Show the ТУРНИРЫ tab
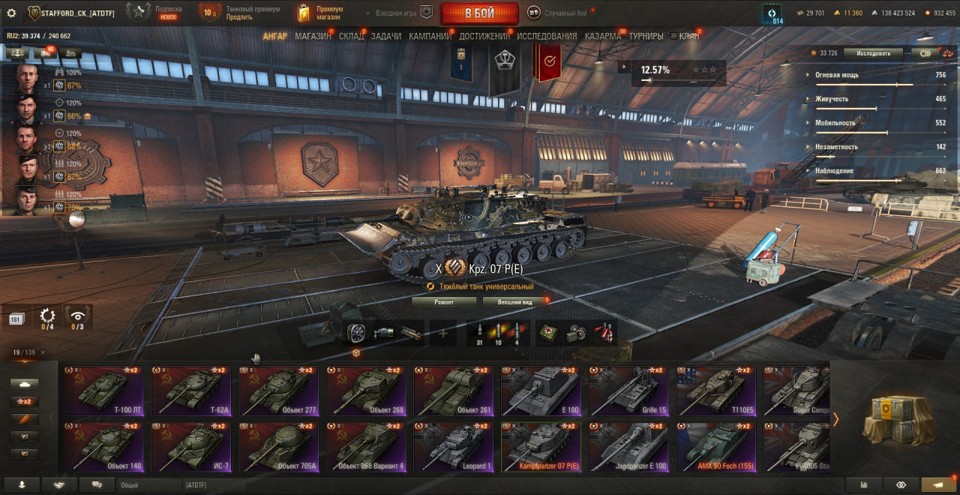Viewport: 960px width, 495px height. coord(647,36)
